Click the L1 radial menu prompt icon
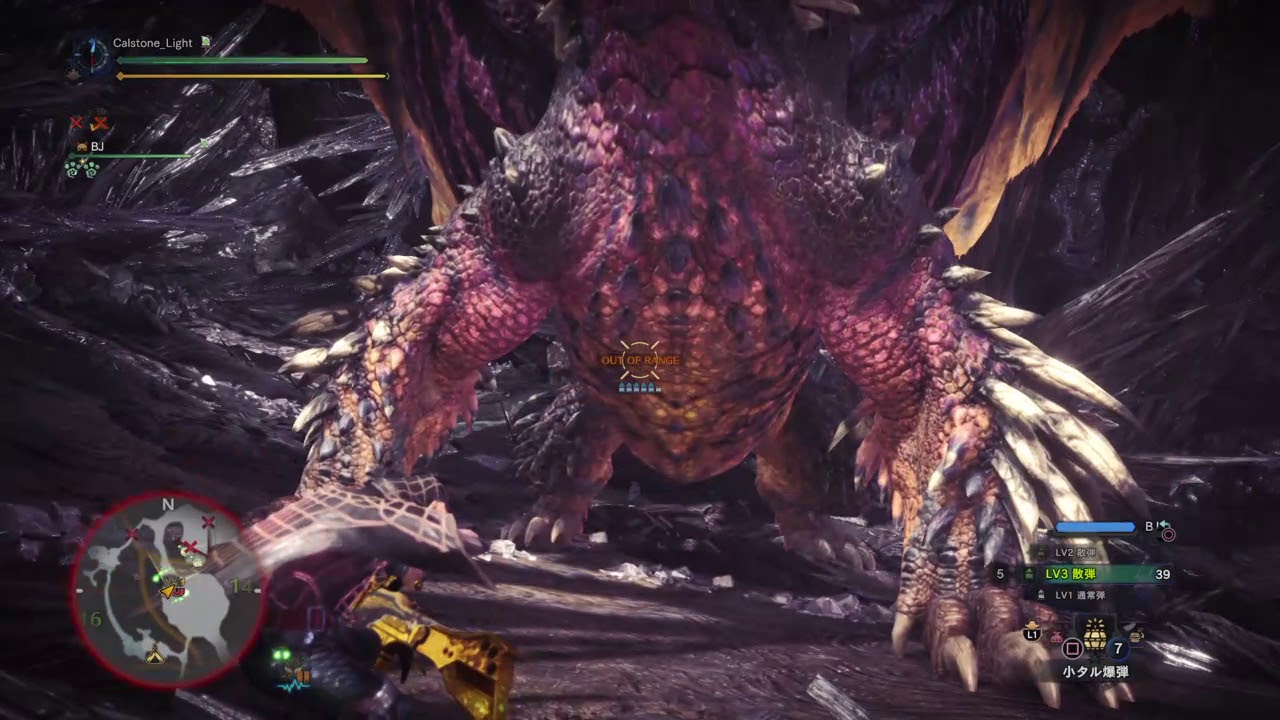Screen dimensions: 1280x720 point(1030,632)
